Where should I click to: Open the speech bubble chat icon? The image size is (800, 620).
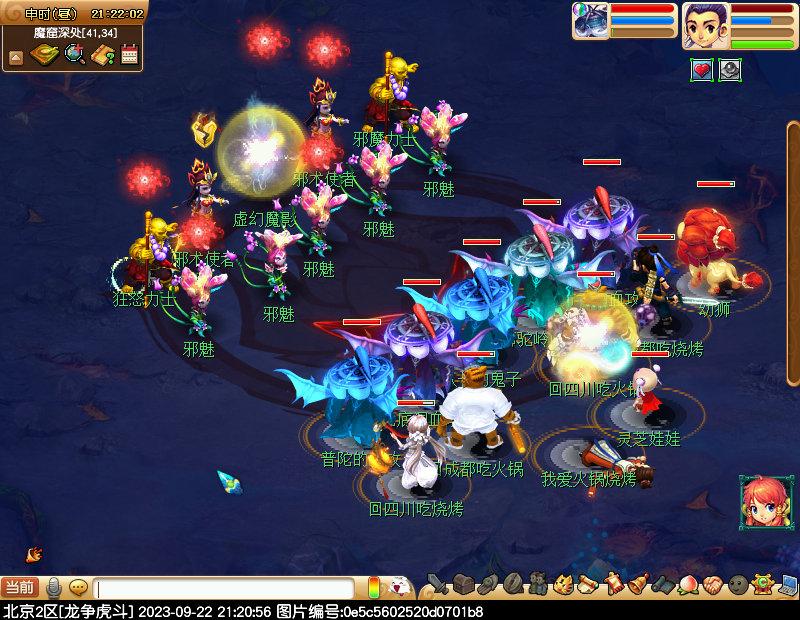click(x=78, y=587)
